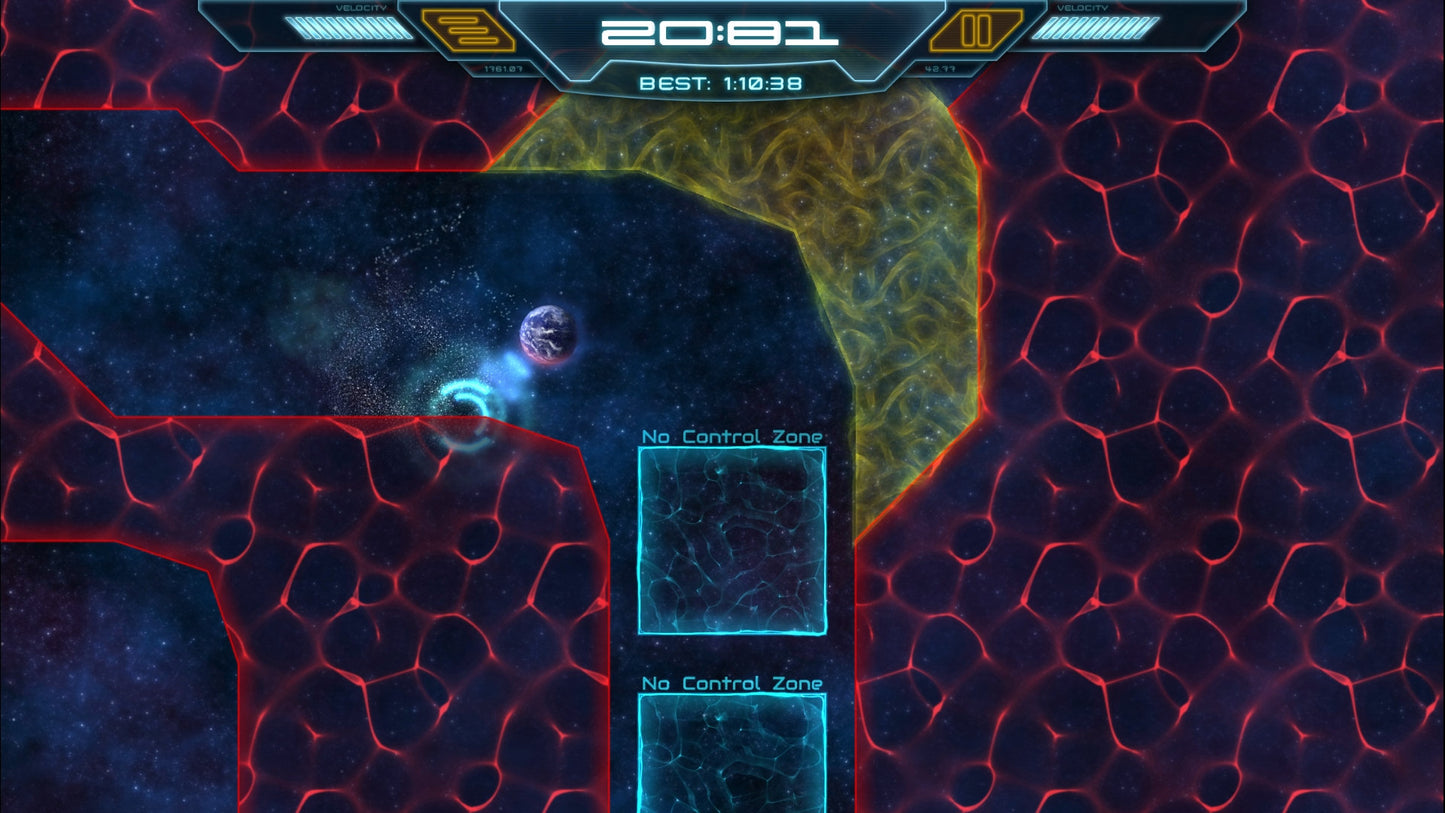
Task: Click the BEST: 1:10:38 record text
Action: coord(722,83)
